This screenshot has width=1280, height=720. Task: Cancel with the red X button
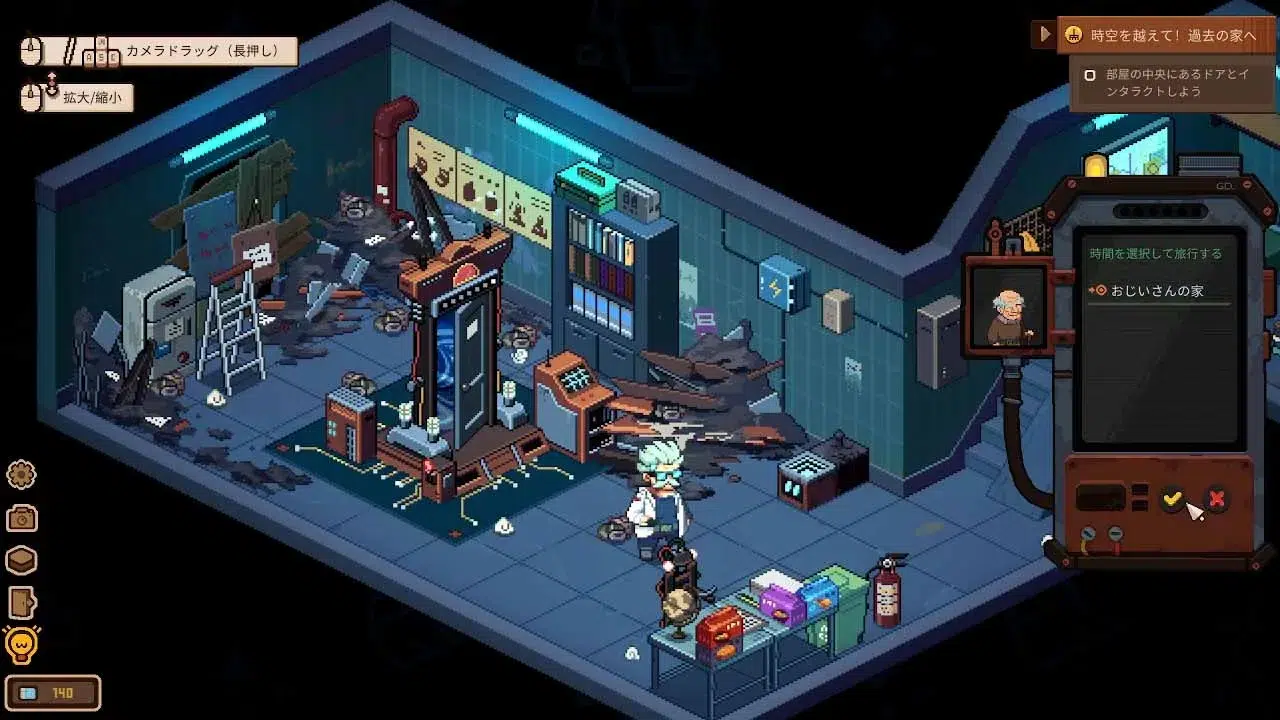point(1216,498)
